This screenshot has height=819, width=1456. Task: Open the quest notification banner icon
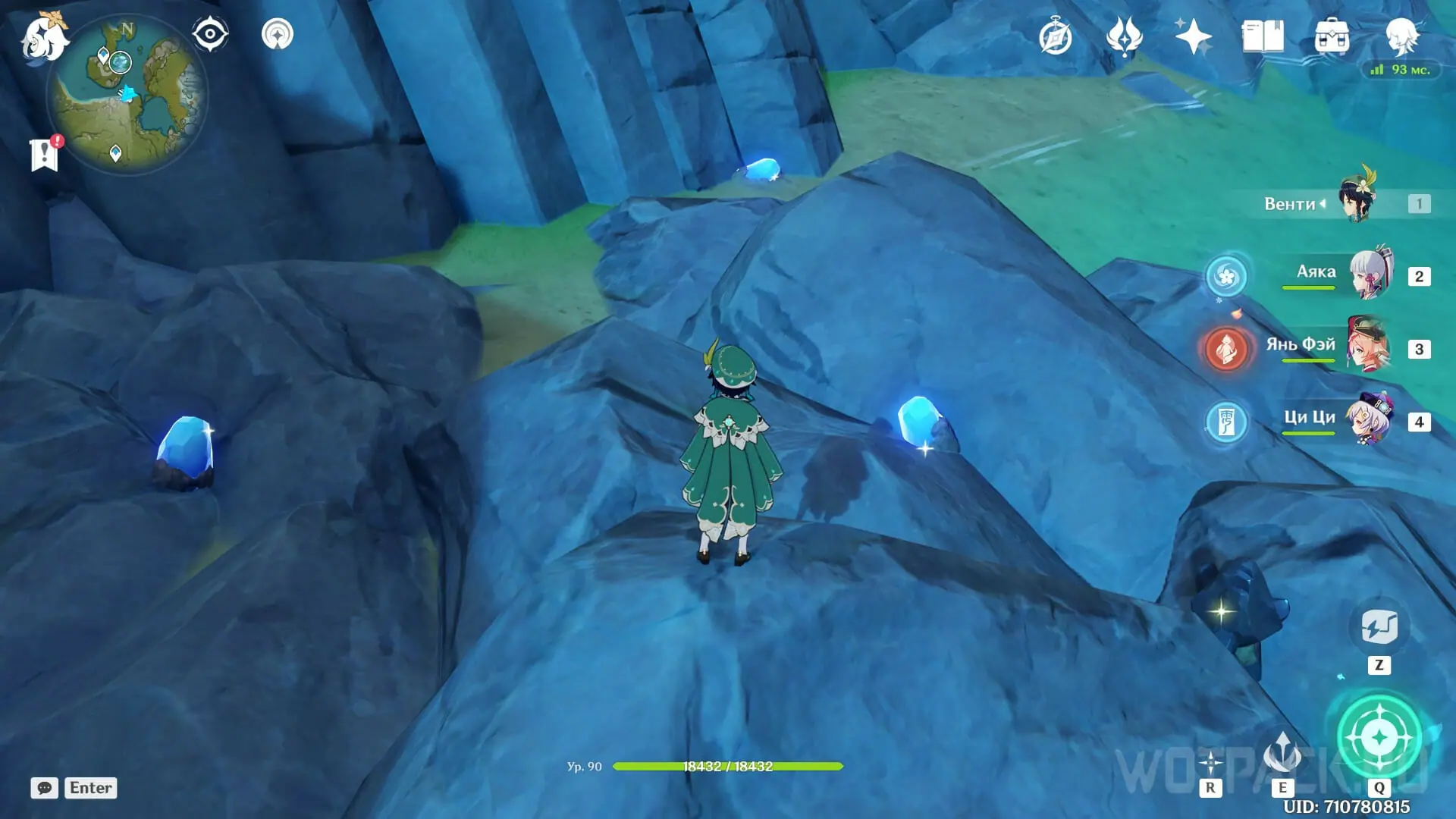coord(45,154)
